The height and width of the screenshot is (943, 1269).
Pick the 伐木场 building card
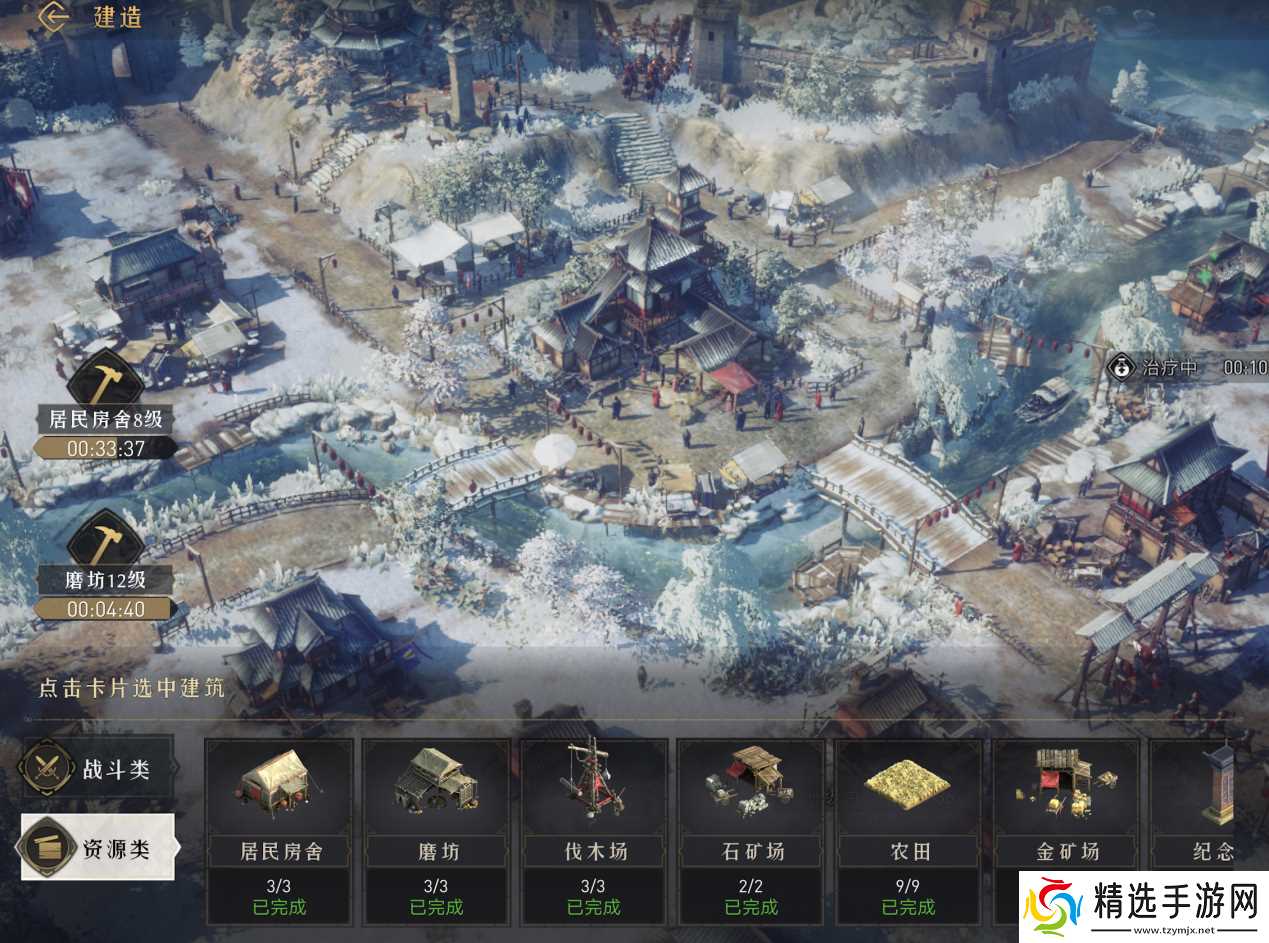(594, 829)
